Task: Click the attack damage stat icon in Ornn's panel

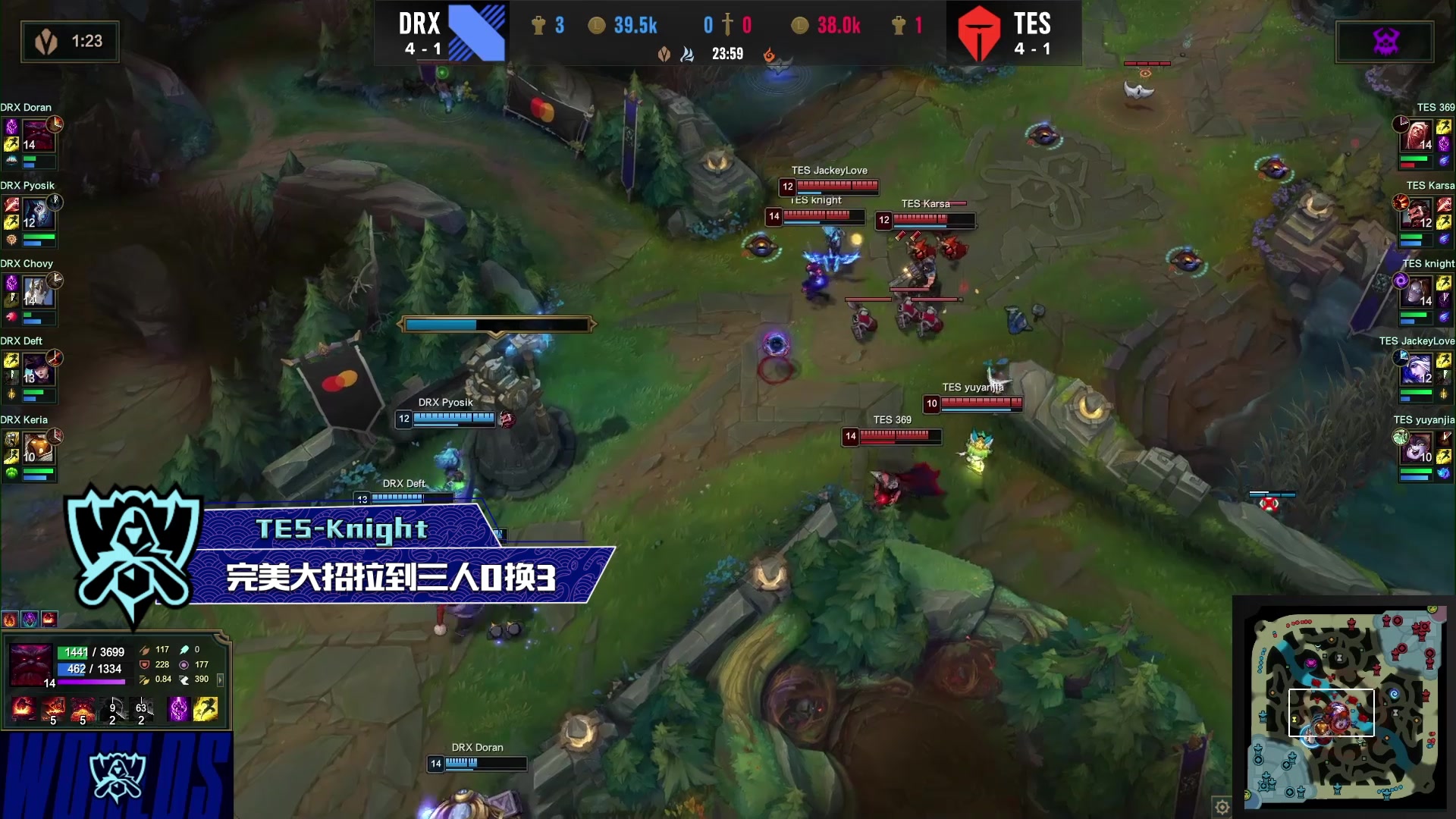Action: click(x=145, y=650)
